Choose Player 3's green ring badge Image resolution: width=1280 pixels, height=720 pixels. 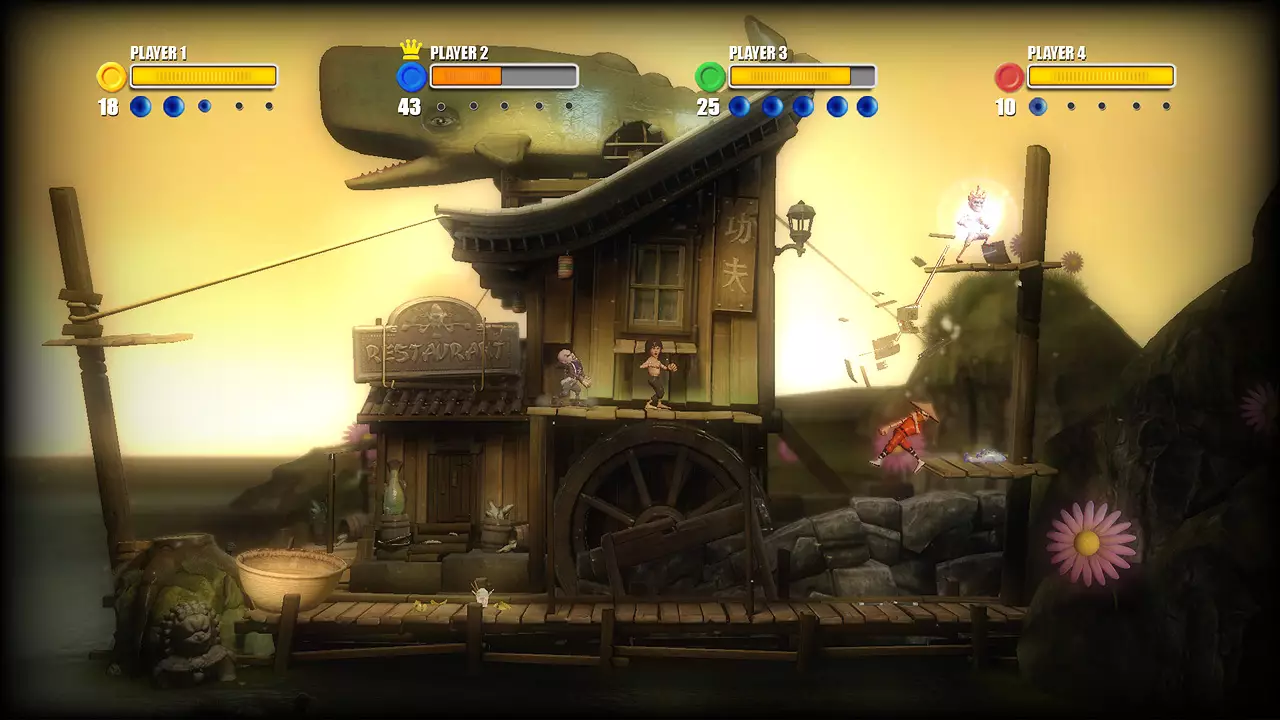(x=710, y=77)
